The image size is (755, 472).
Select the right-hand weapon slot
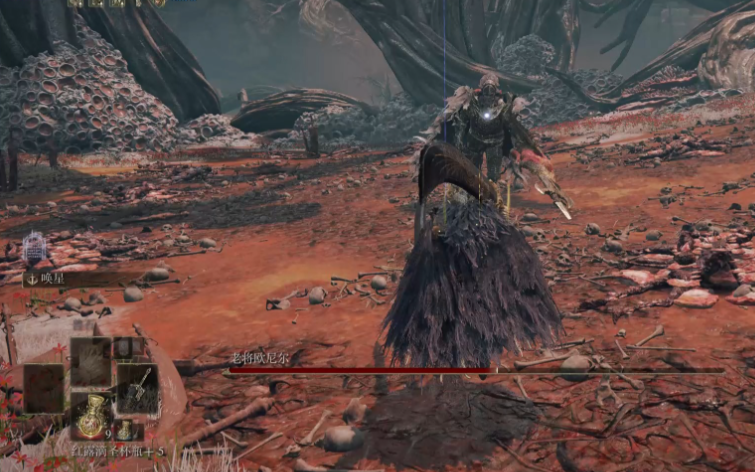coord(137,386)
